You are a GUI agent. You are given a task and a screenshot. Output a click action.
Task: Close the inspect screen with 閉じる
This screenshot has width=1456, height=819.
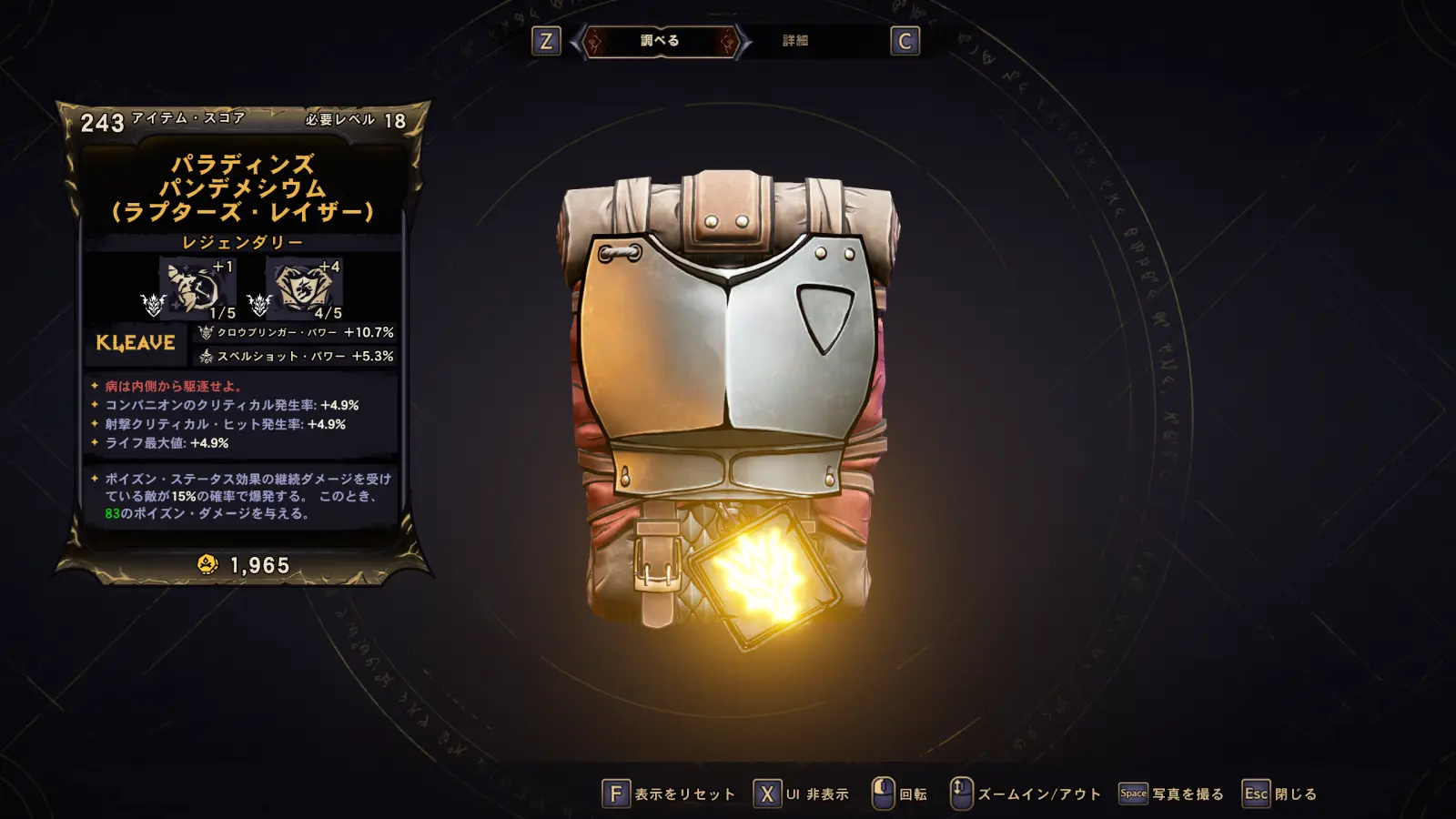[x=1280, y=794]
